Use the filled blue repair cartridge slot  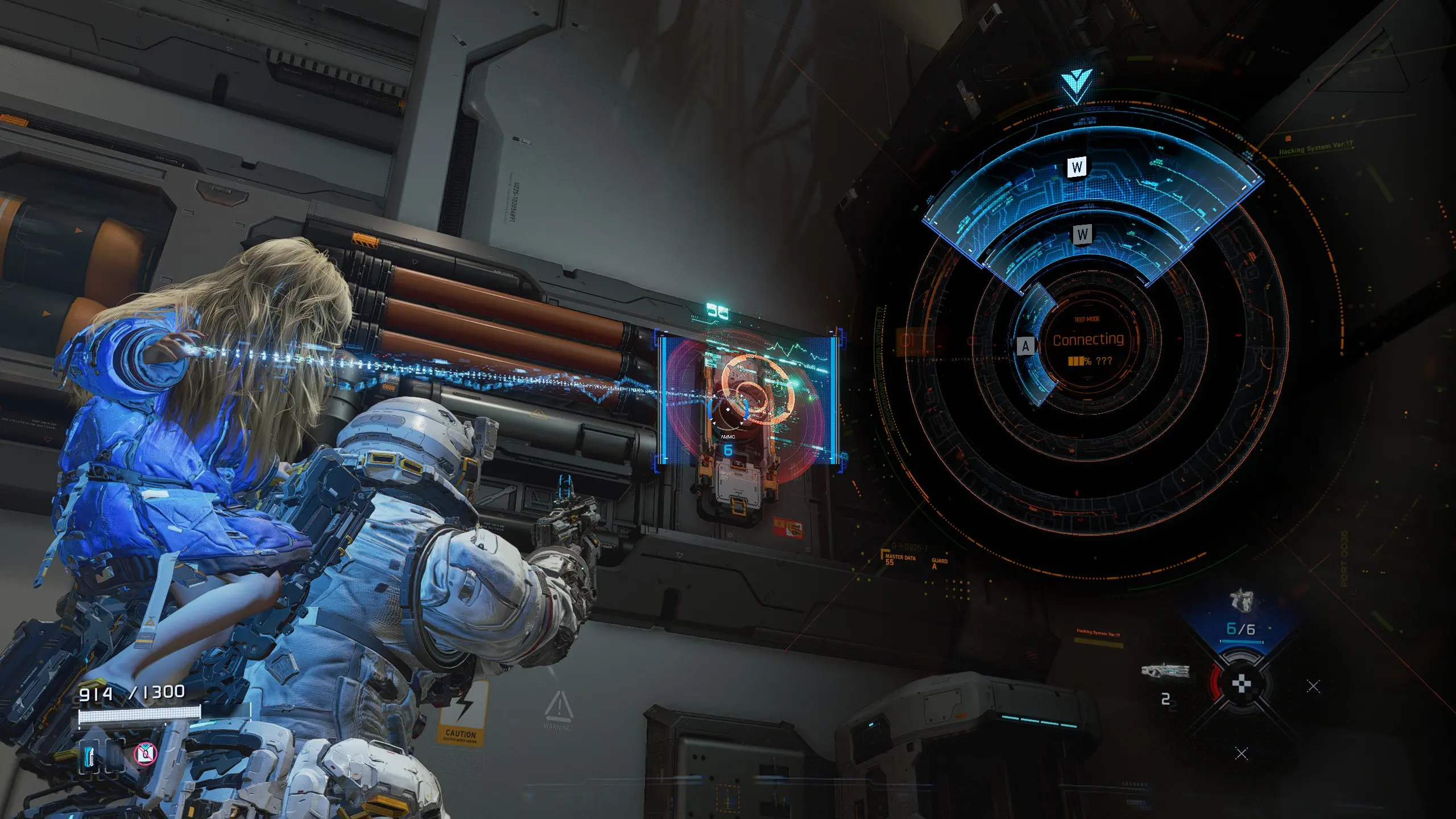(x=90, y=756)
